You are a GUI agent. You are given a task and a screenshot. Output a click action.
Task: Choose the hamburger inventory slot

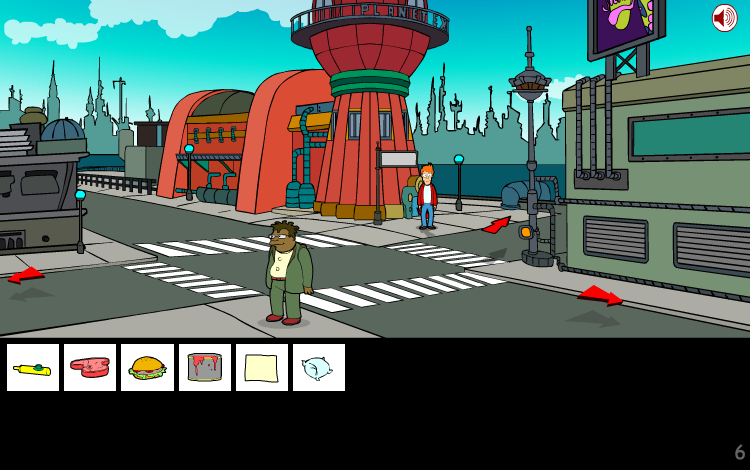pyautogui.click(x=148, y=368)
